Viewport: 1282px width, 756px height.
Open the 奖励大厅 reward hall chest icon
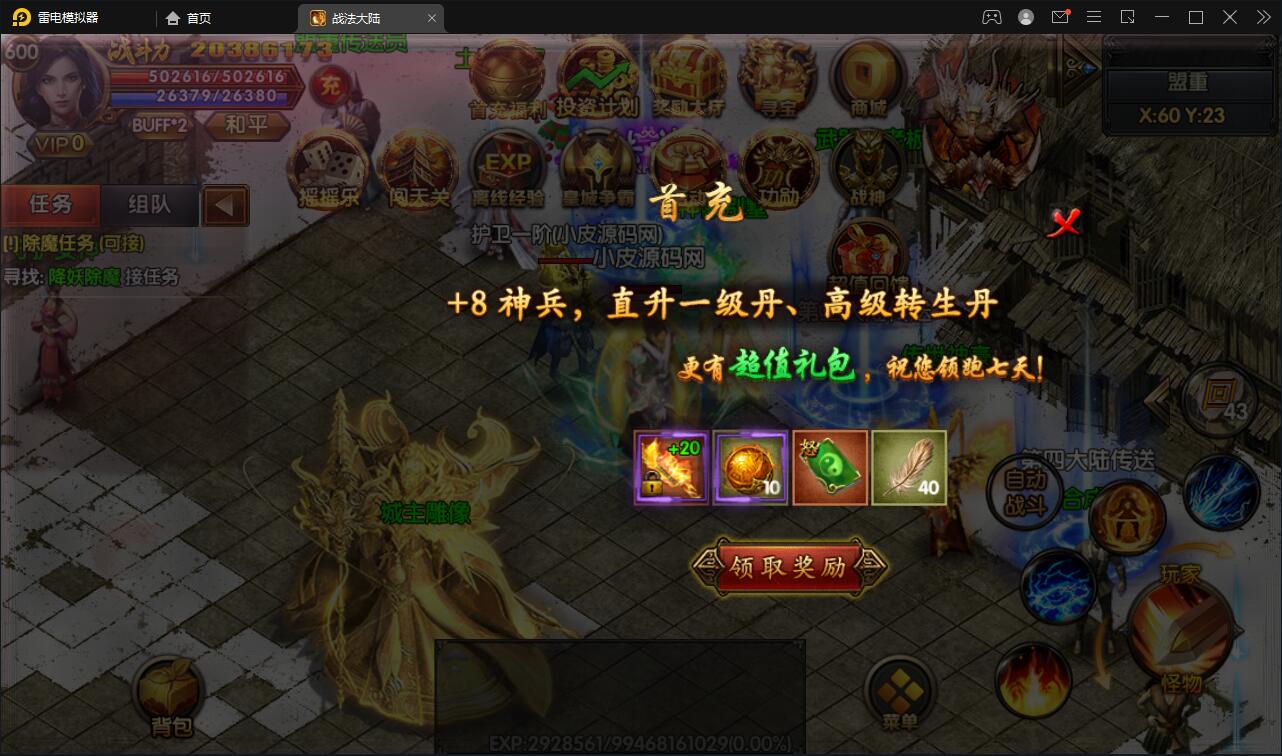tap(688, 75)
